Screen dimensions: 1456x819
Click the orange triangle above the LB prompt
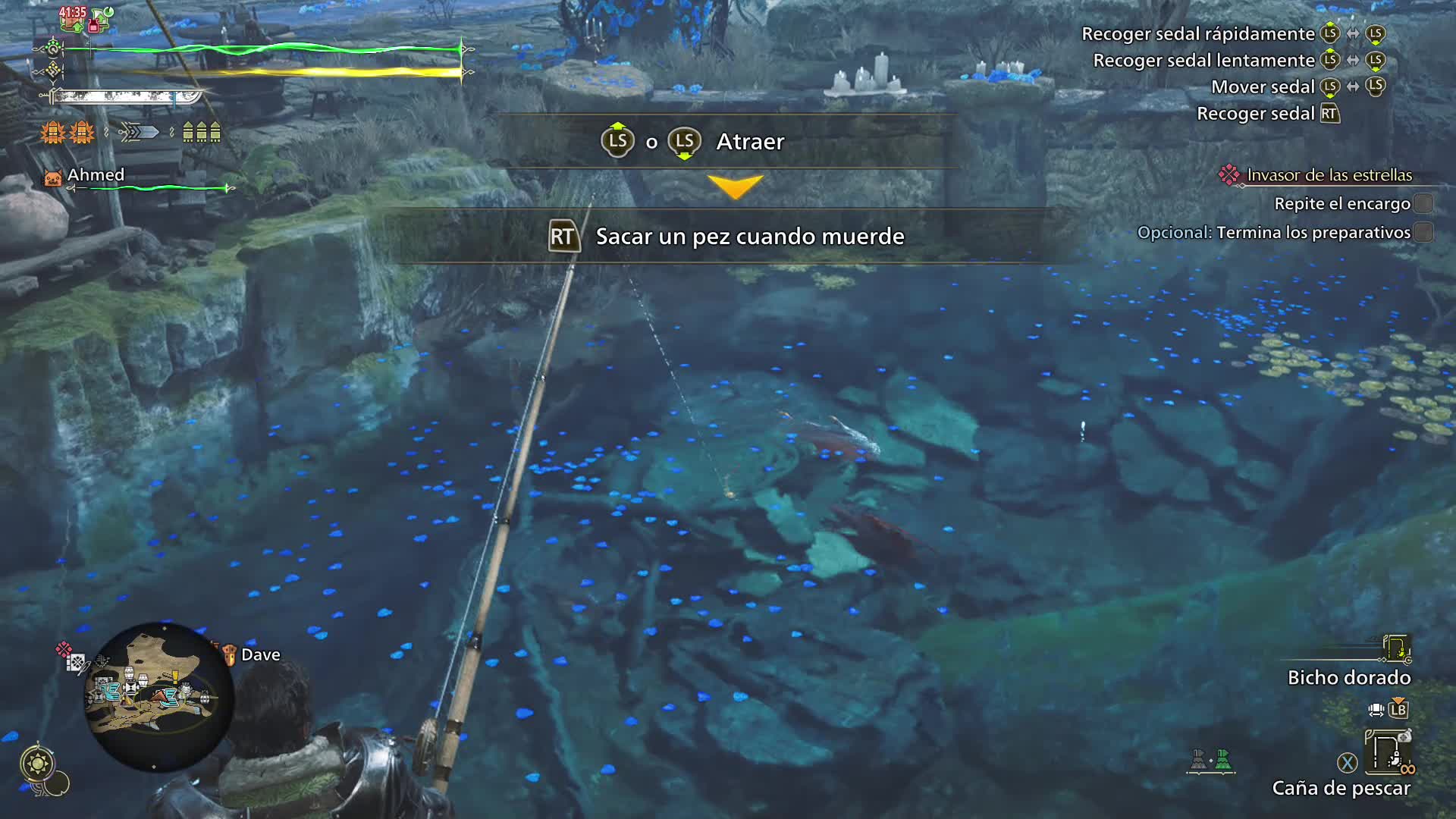(x=1399, y=698)
